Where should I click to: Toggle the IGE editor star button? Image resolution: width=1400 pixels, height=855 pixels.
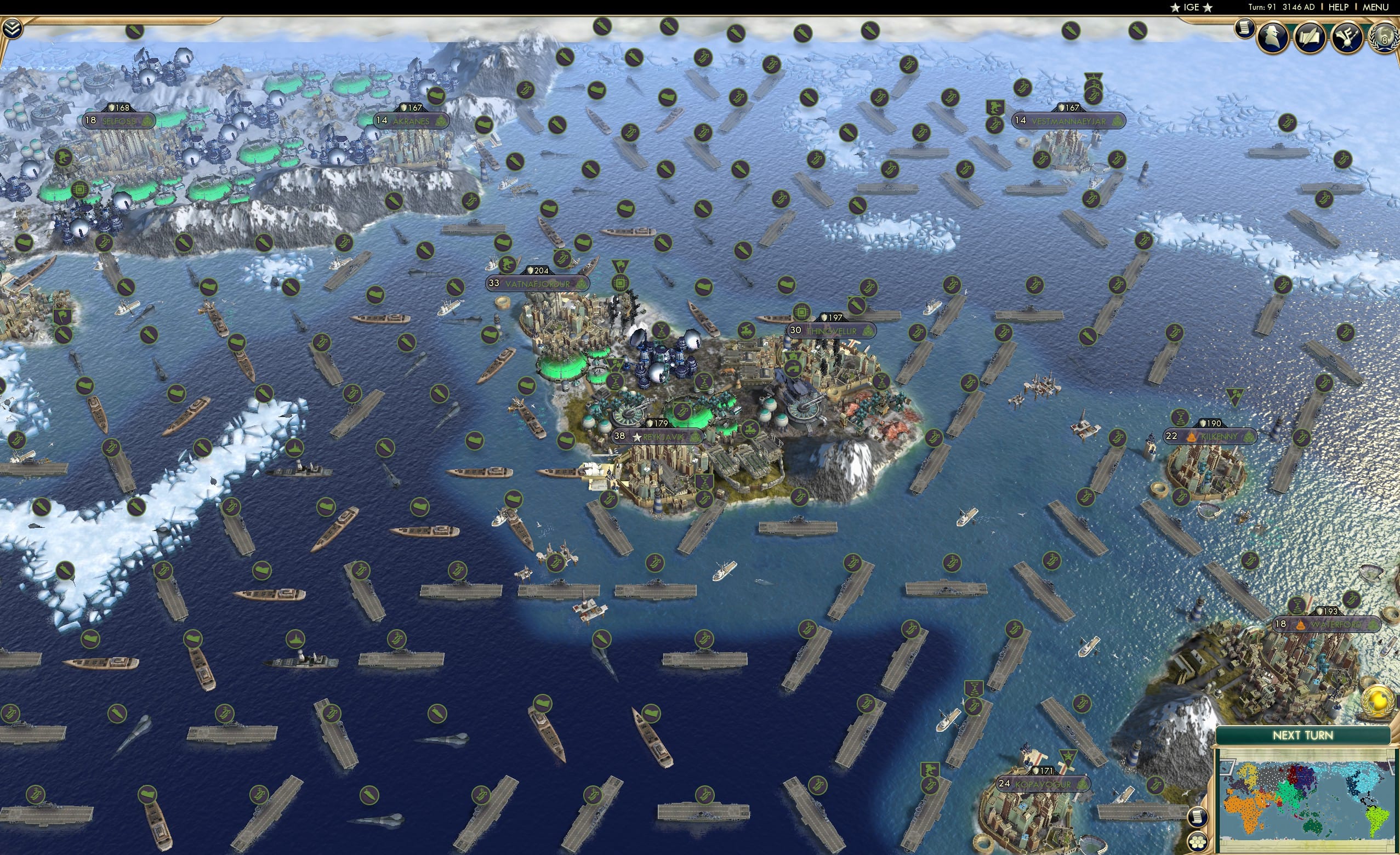1192,8
